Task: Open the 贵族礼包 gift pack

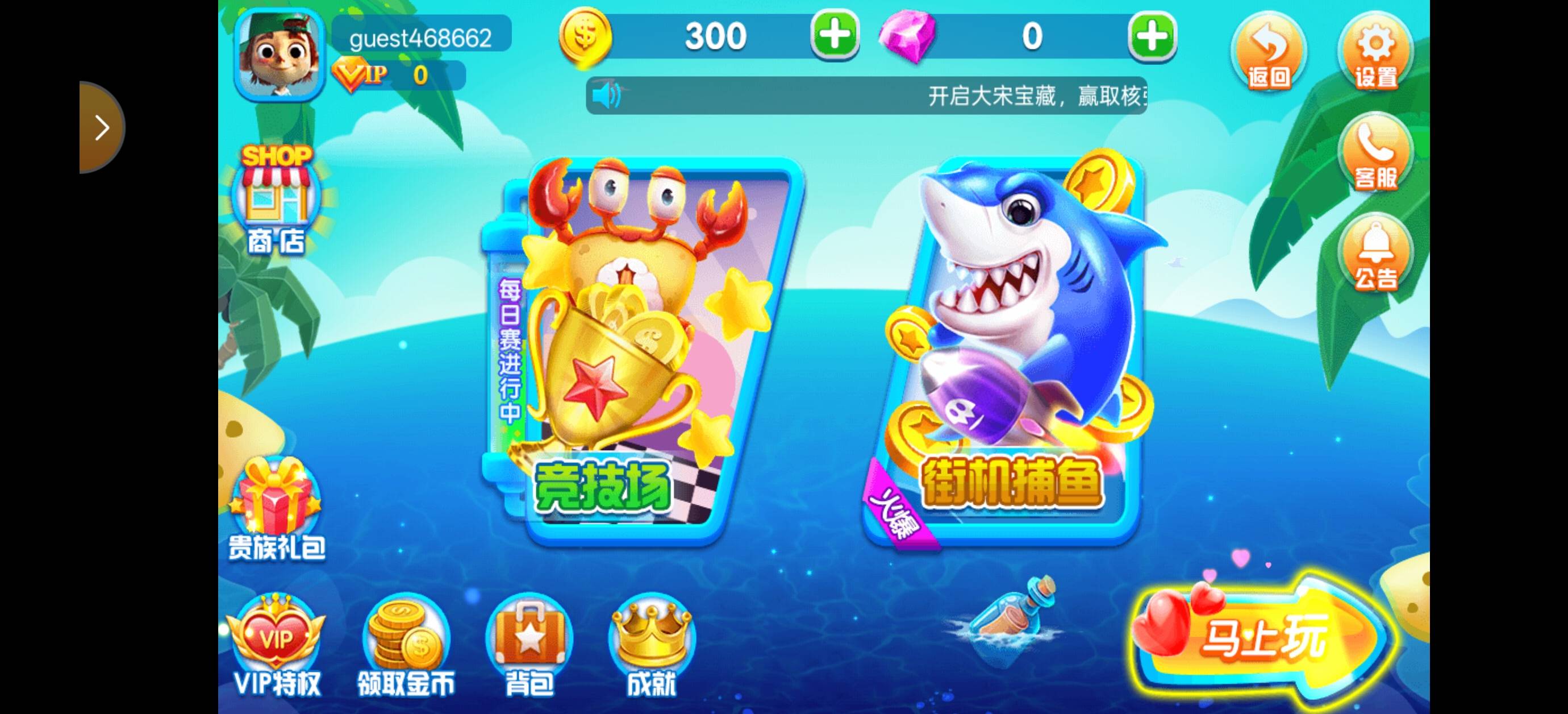Action: pyautogui.click(x=277, y=512)
